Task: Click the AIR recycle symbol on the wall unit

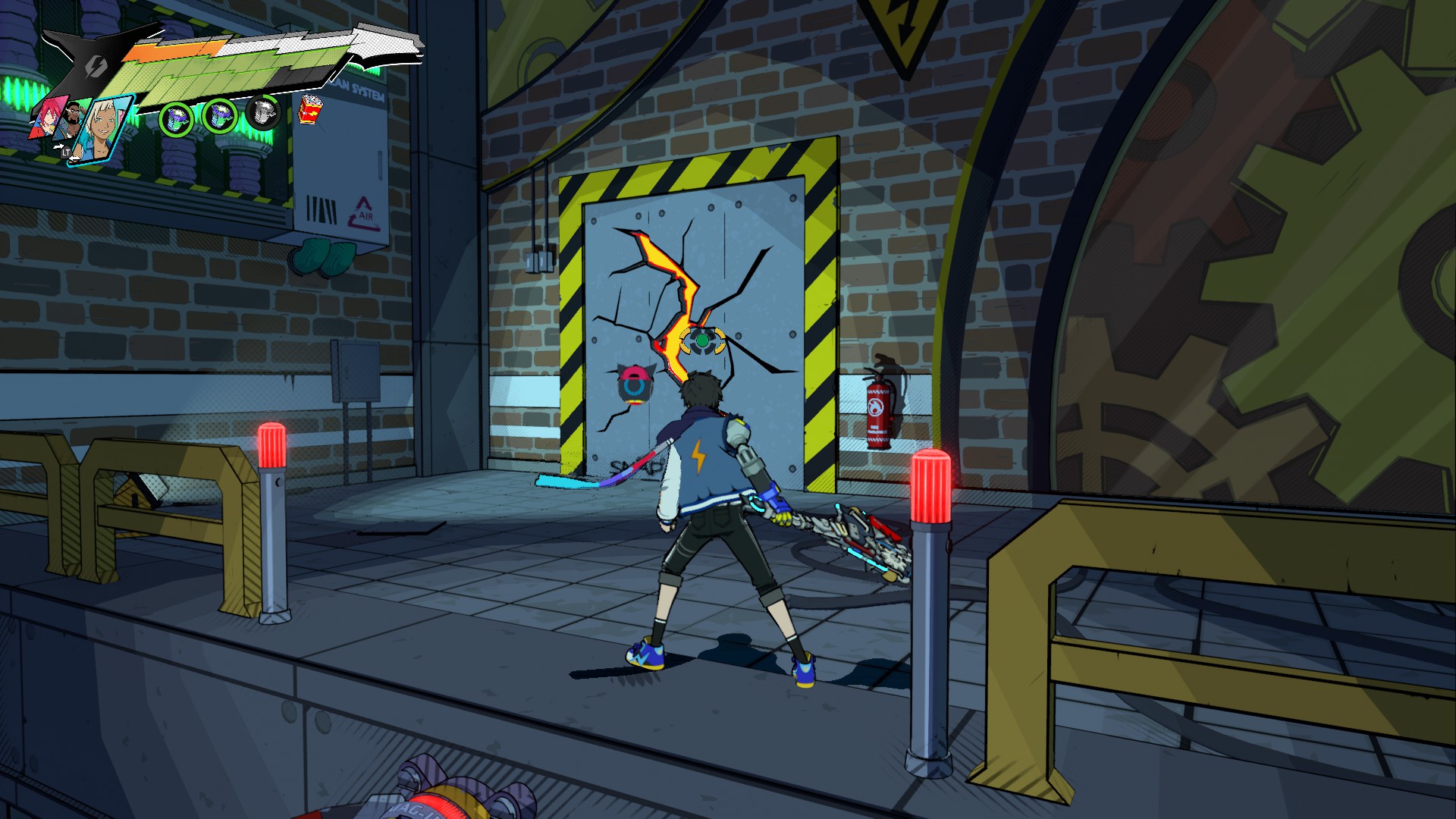Action: tap(362, 214)
